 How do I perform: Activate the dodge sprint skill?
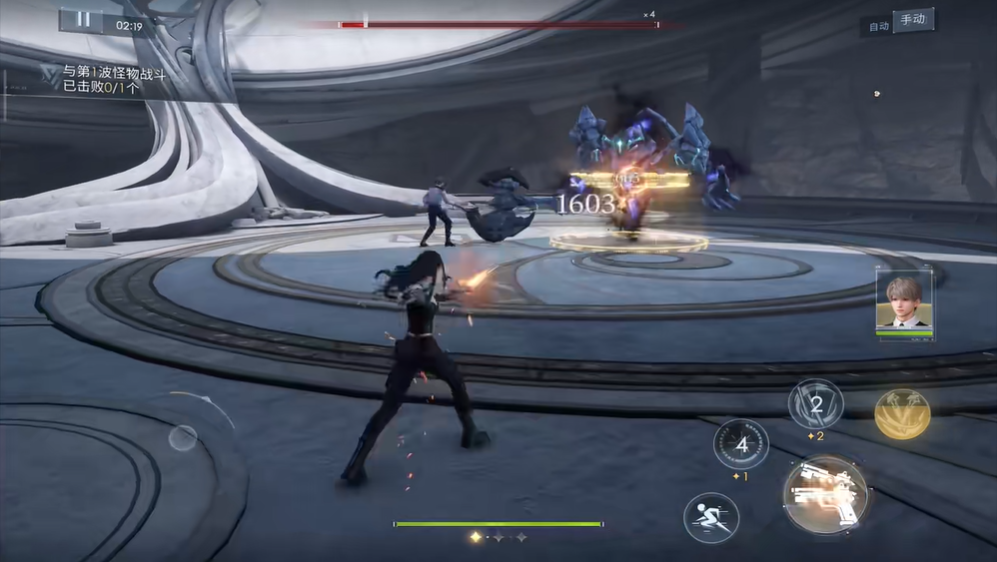tap(711, 518)
